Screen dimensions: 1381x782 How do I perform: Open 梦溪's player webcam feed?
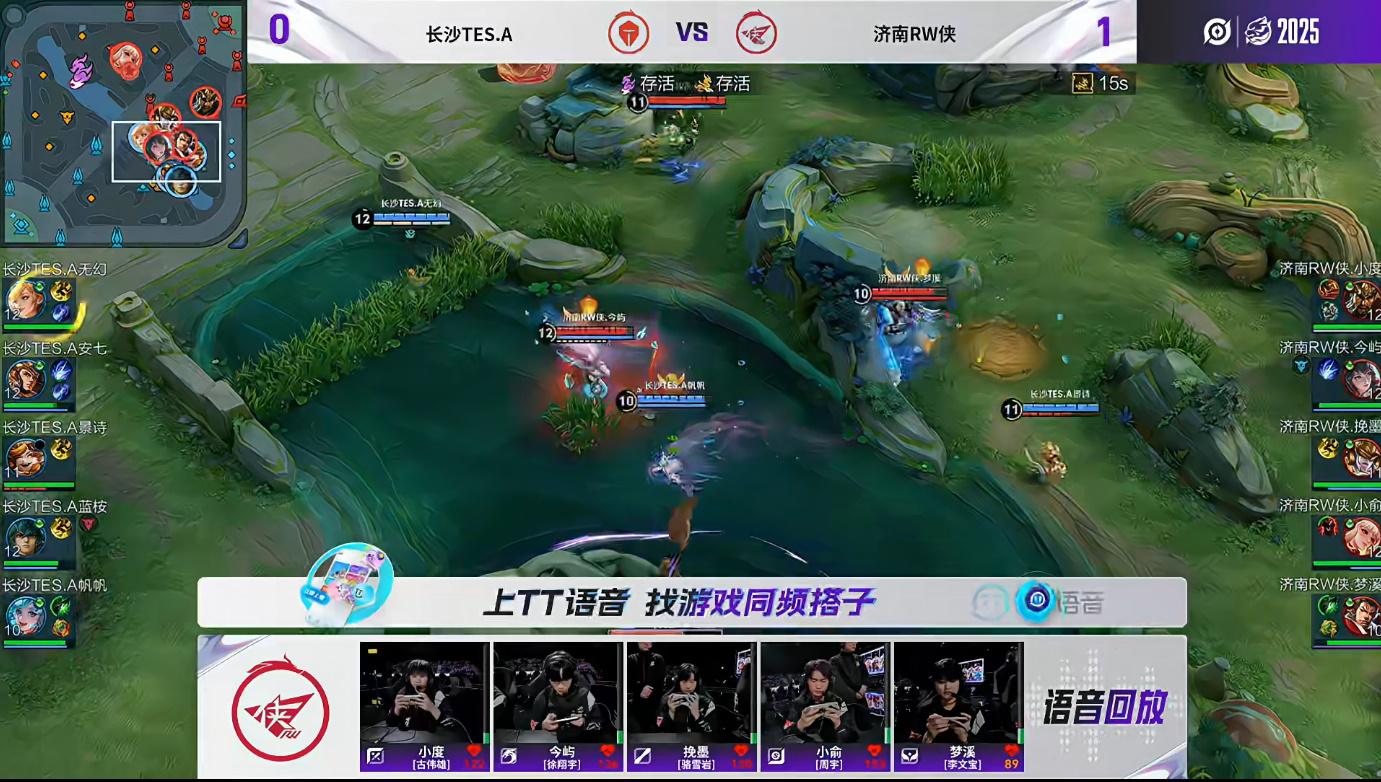click(x=958, y=693)
